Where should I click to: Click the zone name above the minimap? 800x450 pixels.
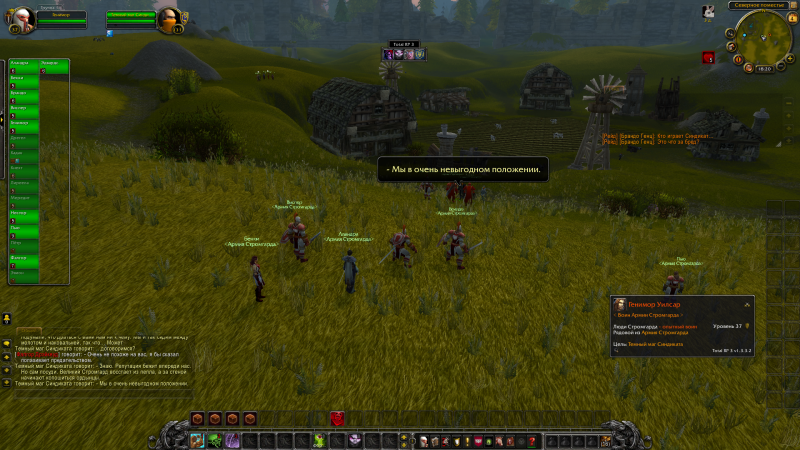(x=762, y=5)
